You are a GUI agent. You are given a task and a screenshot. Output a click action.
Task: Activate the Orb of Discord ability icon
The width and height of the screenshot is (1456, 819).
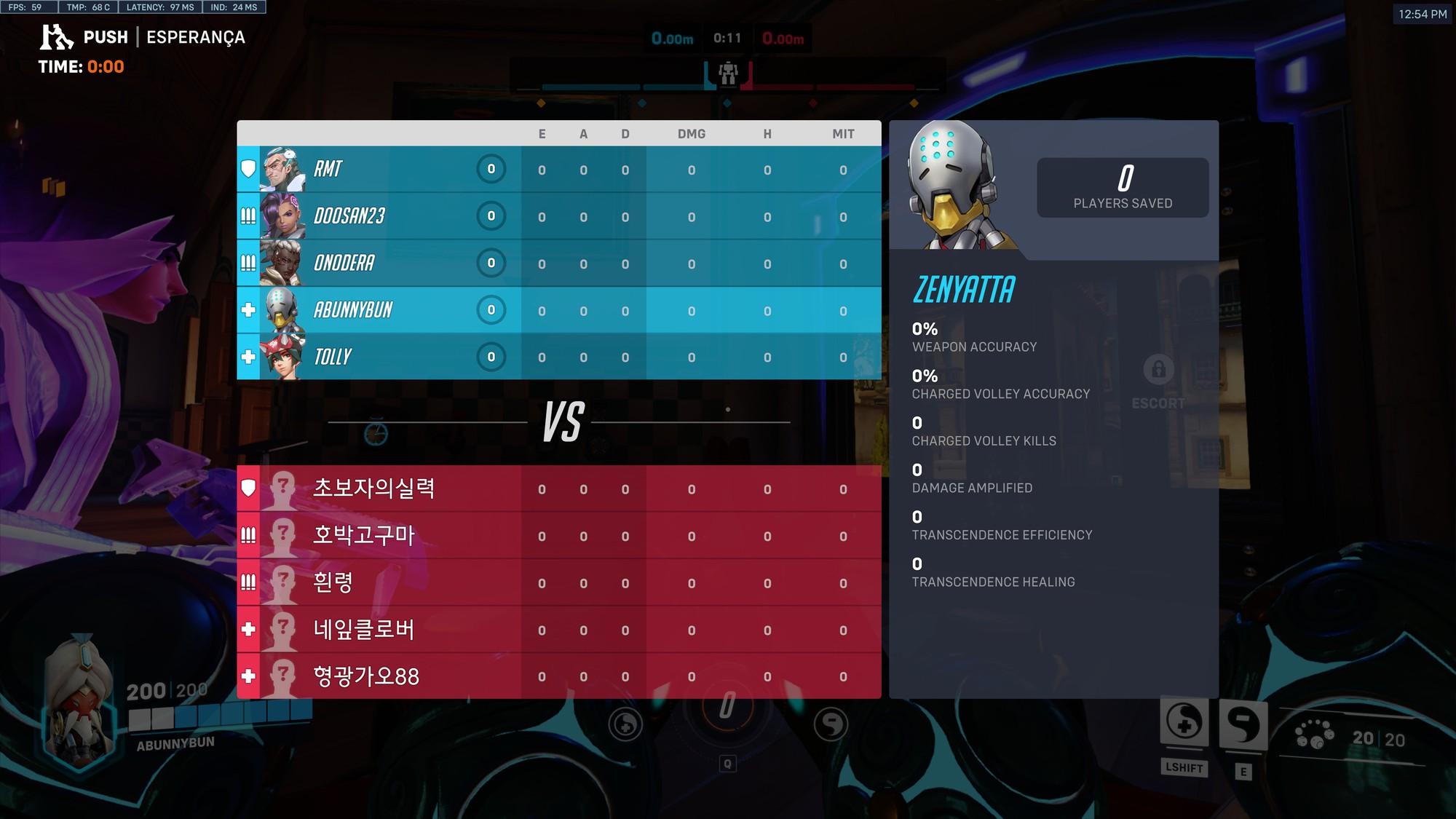1243,725
